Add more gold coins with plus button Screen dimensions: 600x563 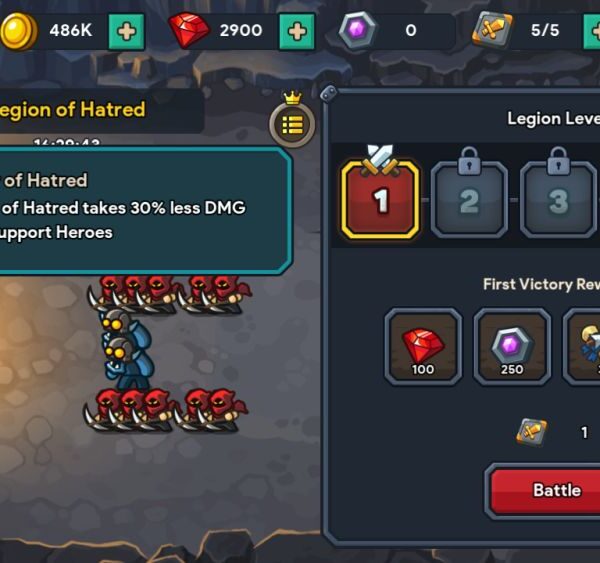pyautogui.click(x=126, y=31)
